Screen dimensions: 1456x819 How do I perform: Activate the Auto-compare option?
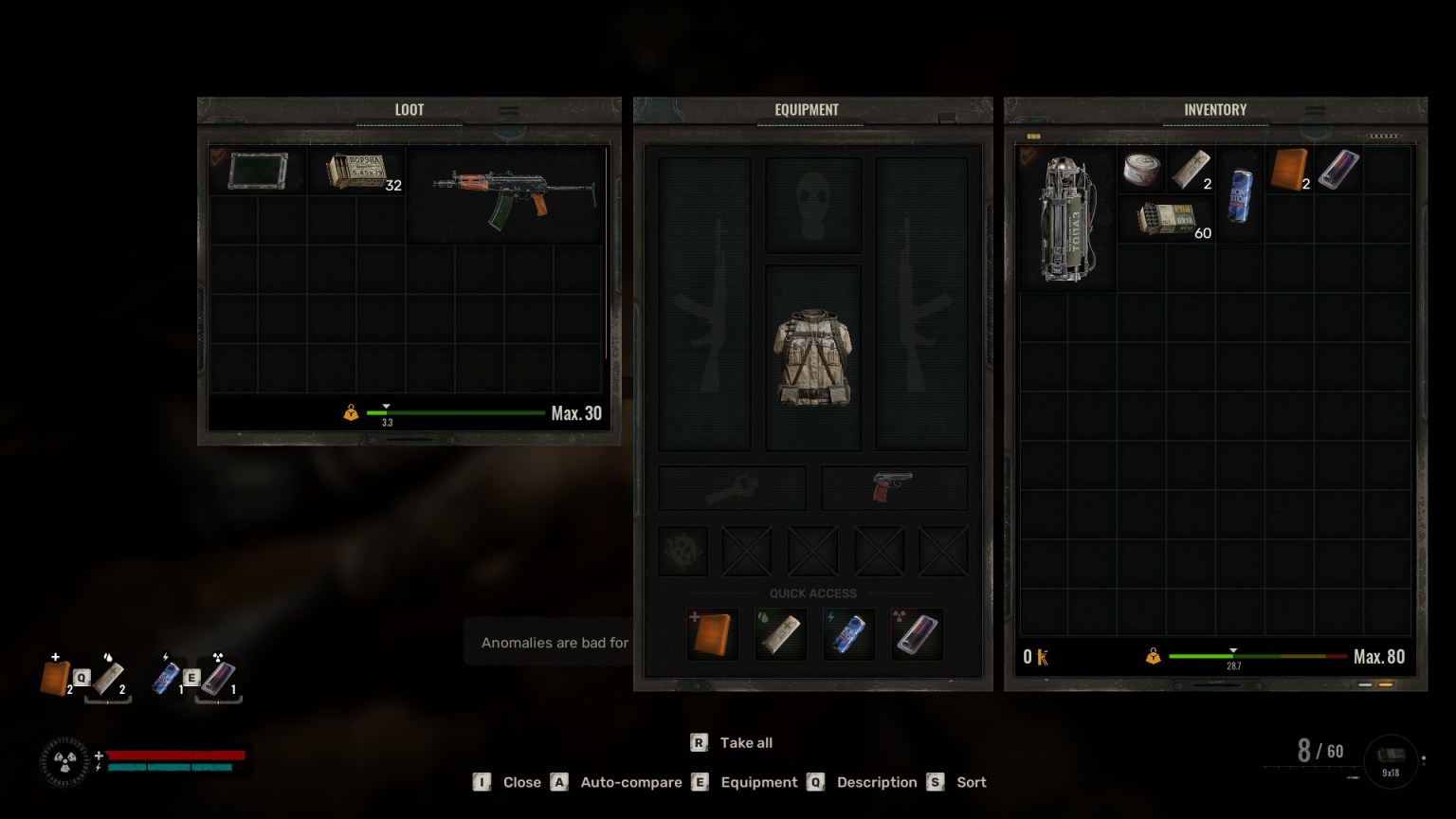click(x=631, y=782)
